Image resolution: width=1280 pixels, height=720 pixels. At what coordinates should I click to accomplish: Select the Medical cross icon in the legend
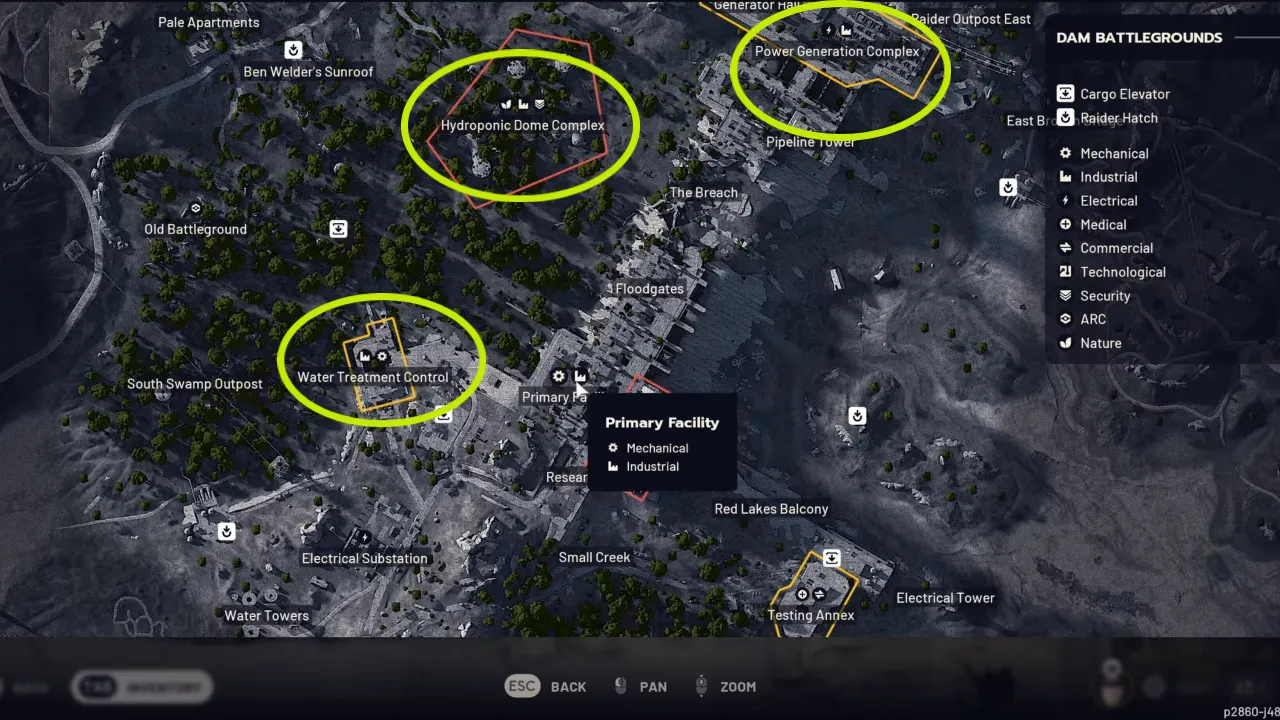[x=1065, y=224]
